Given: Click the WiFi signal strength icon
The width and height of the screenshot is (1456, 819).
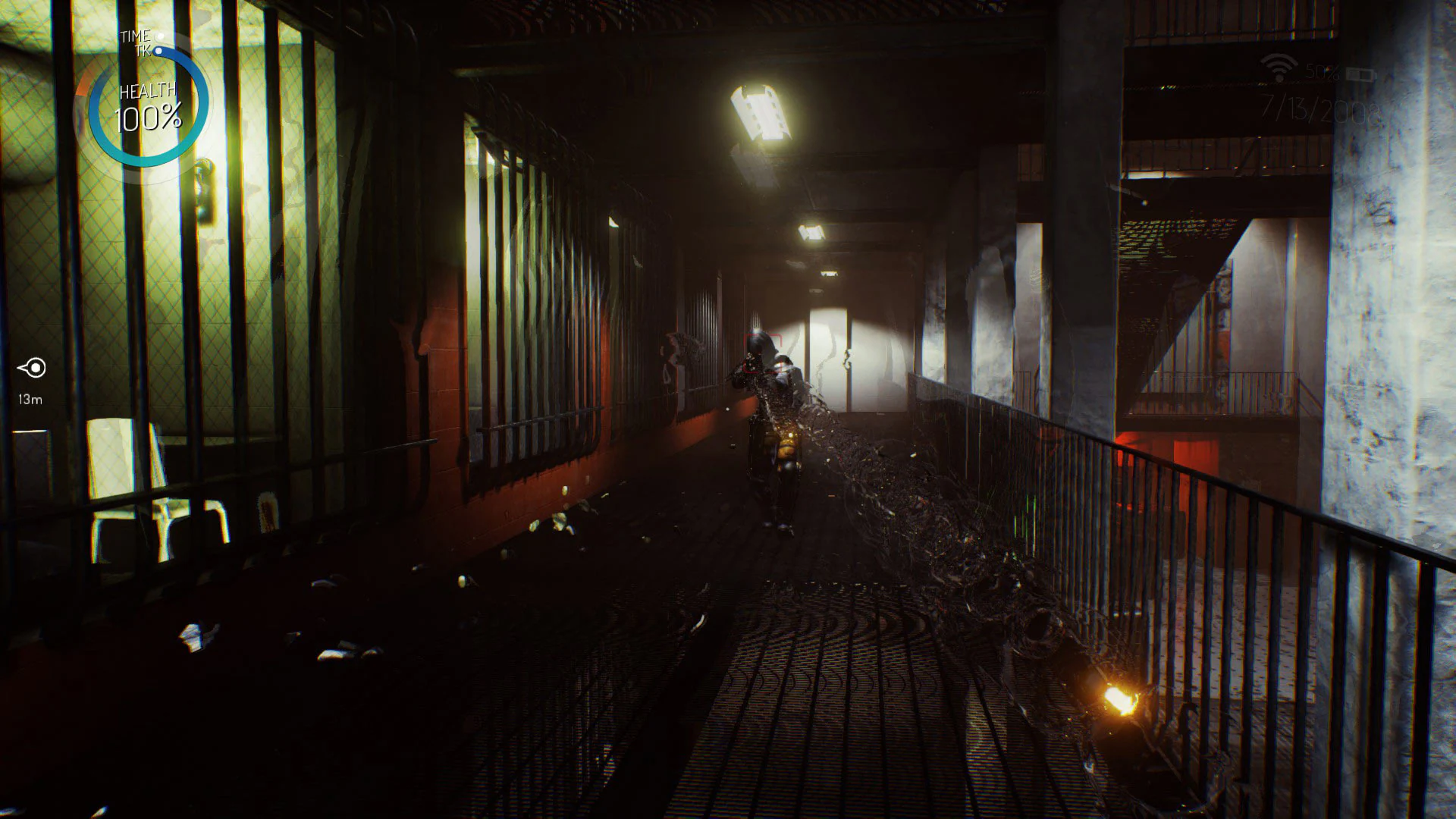Looking at the screenshot, I should click(1279, 66).
